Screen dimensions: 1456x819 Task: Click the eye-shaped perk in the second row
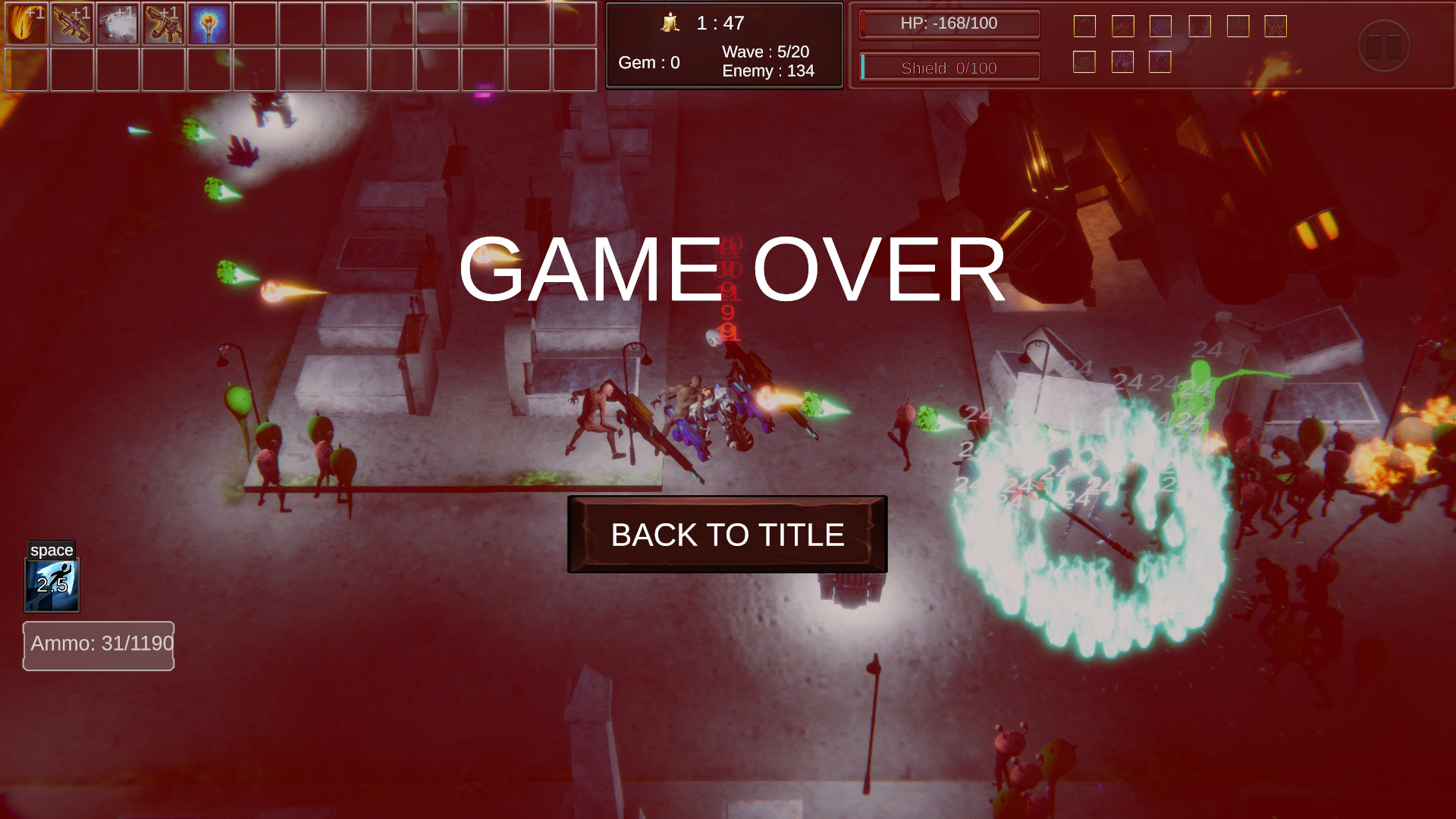(x=1084, y=62)
